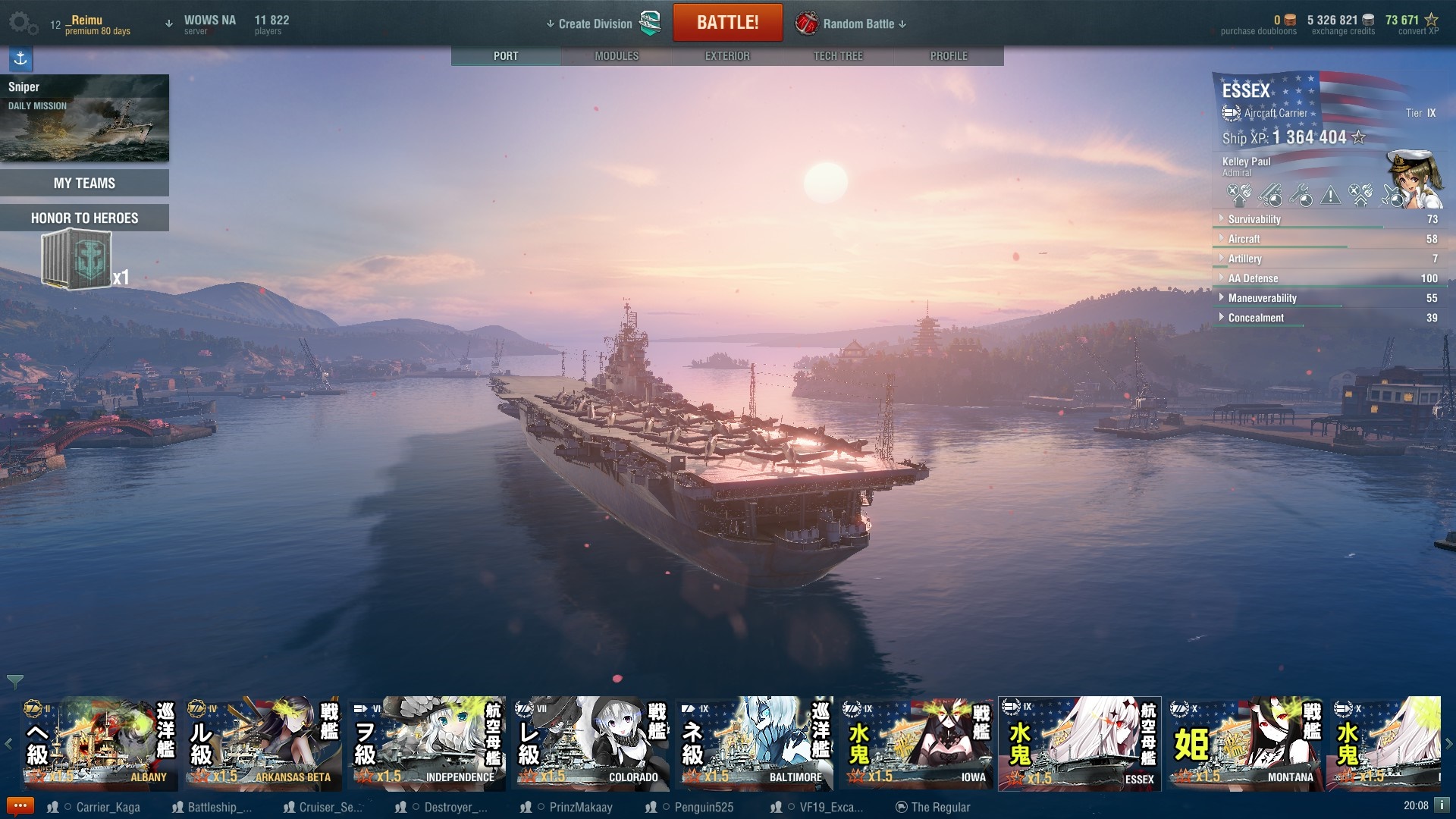Viewport: 1456px width, 819px height.
Task: Open the Sniper daily mission
Action: coord(84,118)
